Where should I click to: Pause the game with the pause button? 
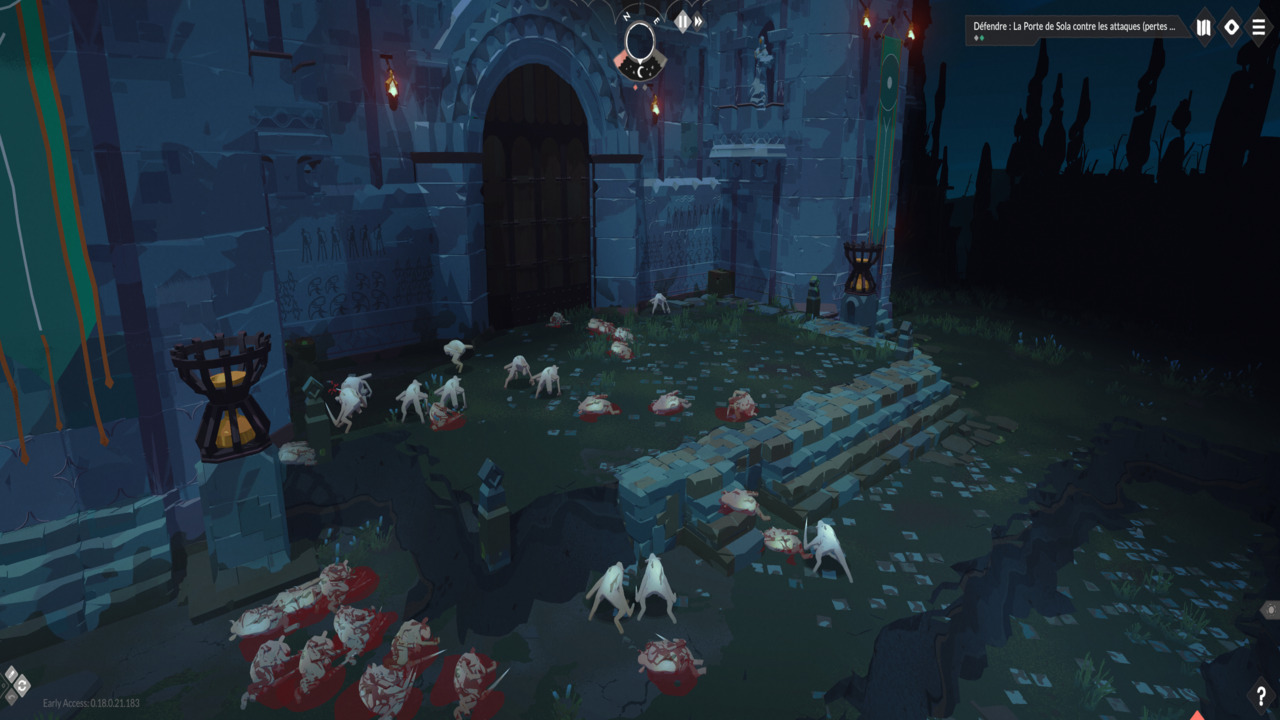pos(682,21)
